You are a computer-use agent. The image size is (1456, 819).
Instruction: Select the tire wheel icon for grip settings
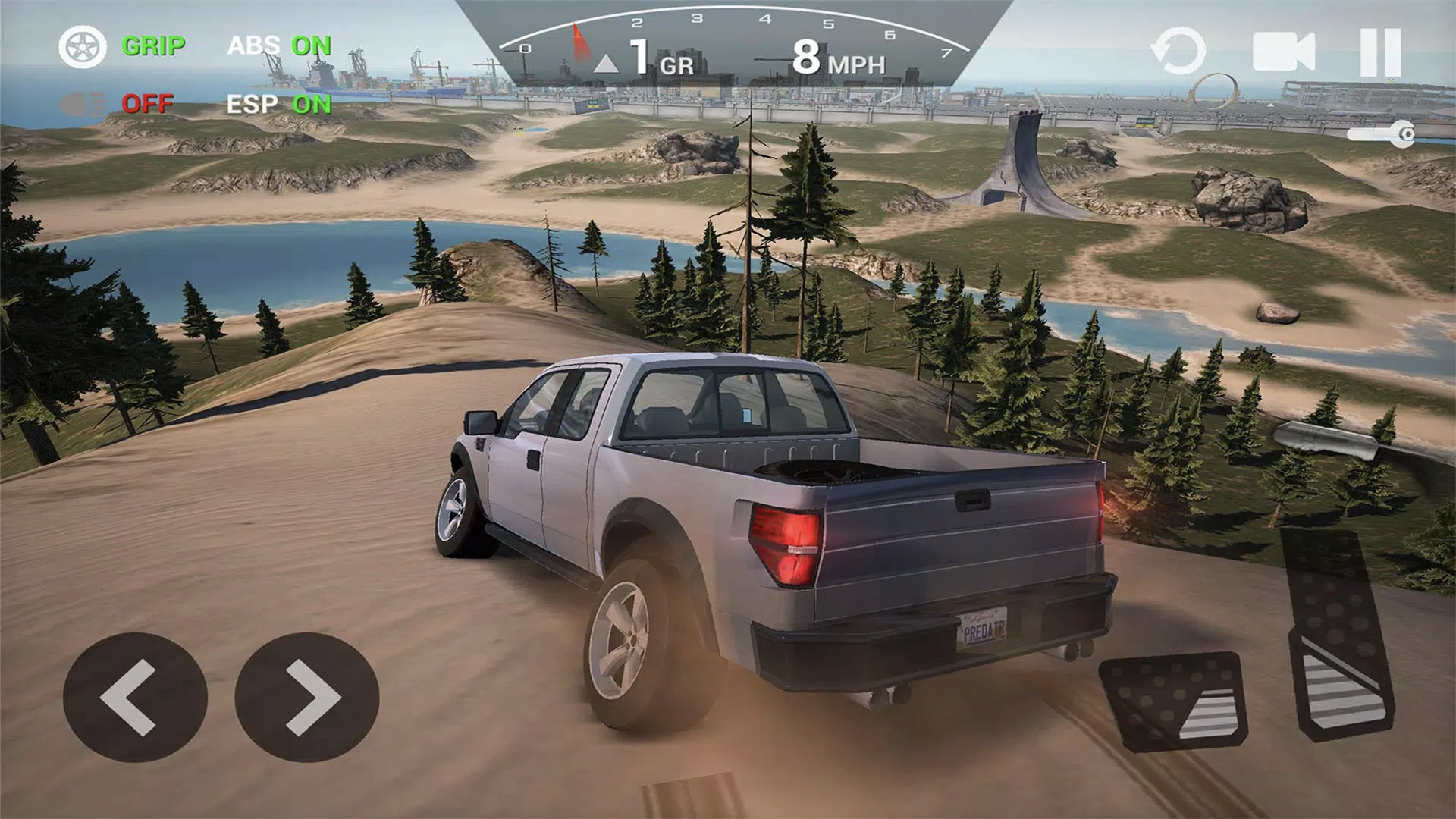point(83,47)
